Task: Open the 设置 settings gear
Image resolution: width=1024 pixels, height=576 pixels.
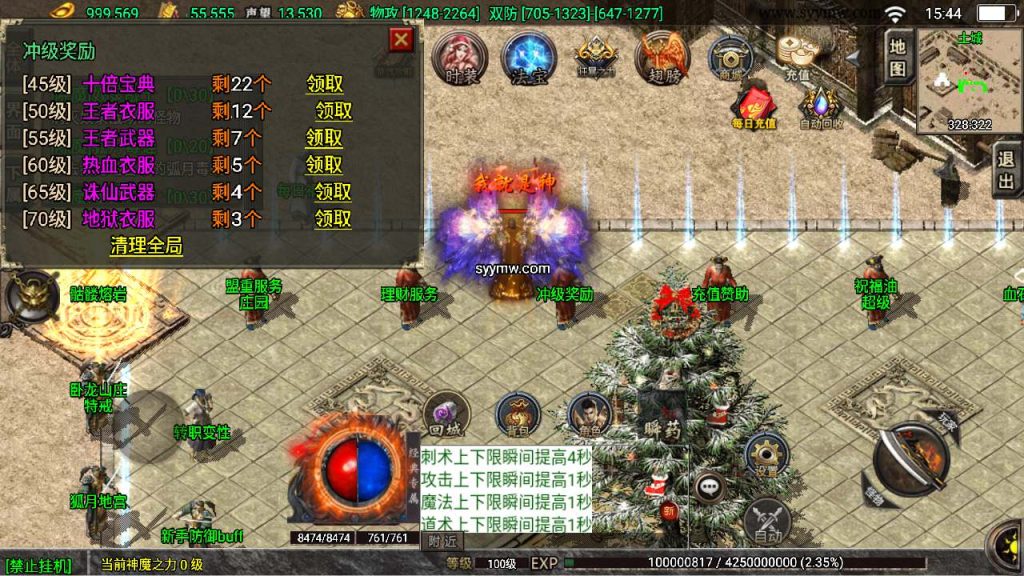Action: (766, 455)
